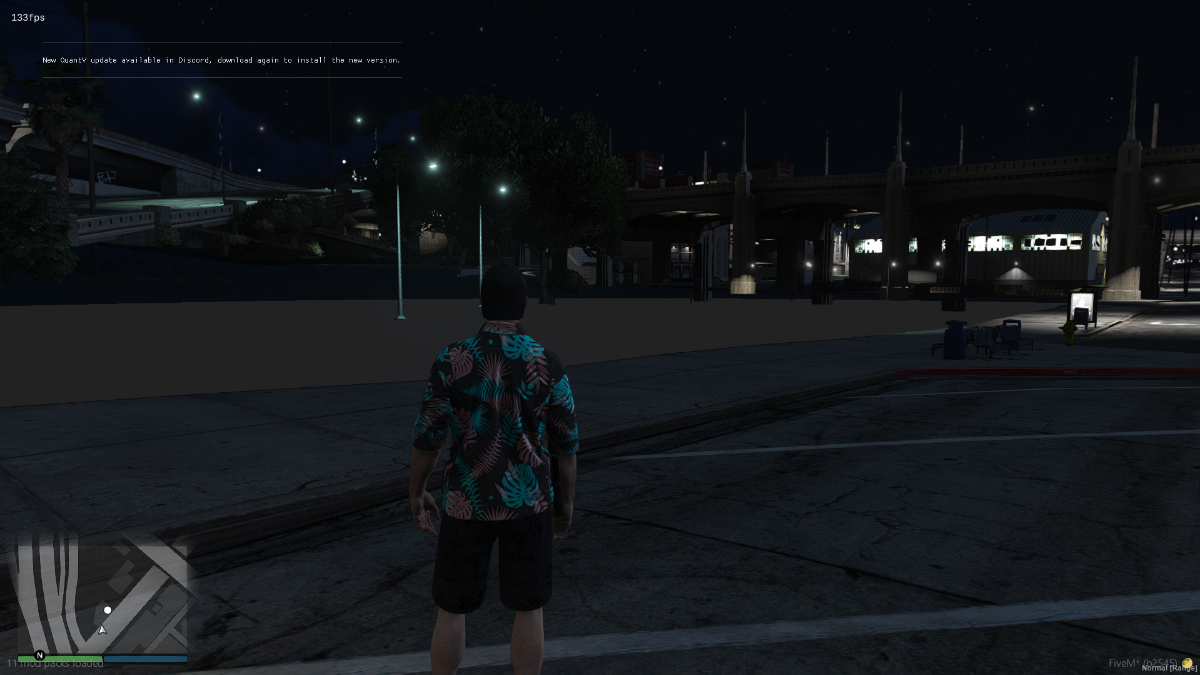
Task: Click the north N compass marker
Action: click(x=40, y=655)
